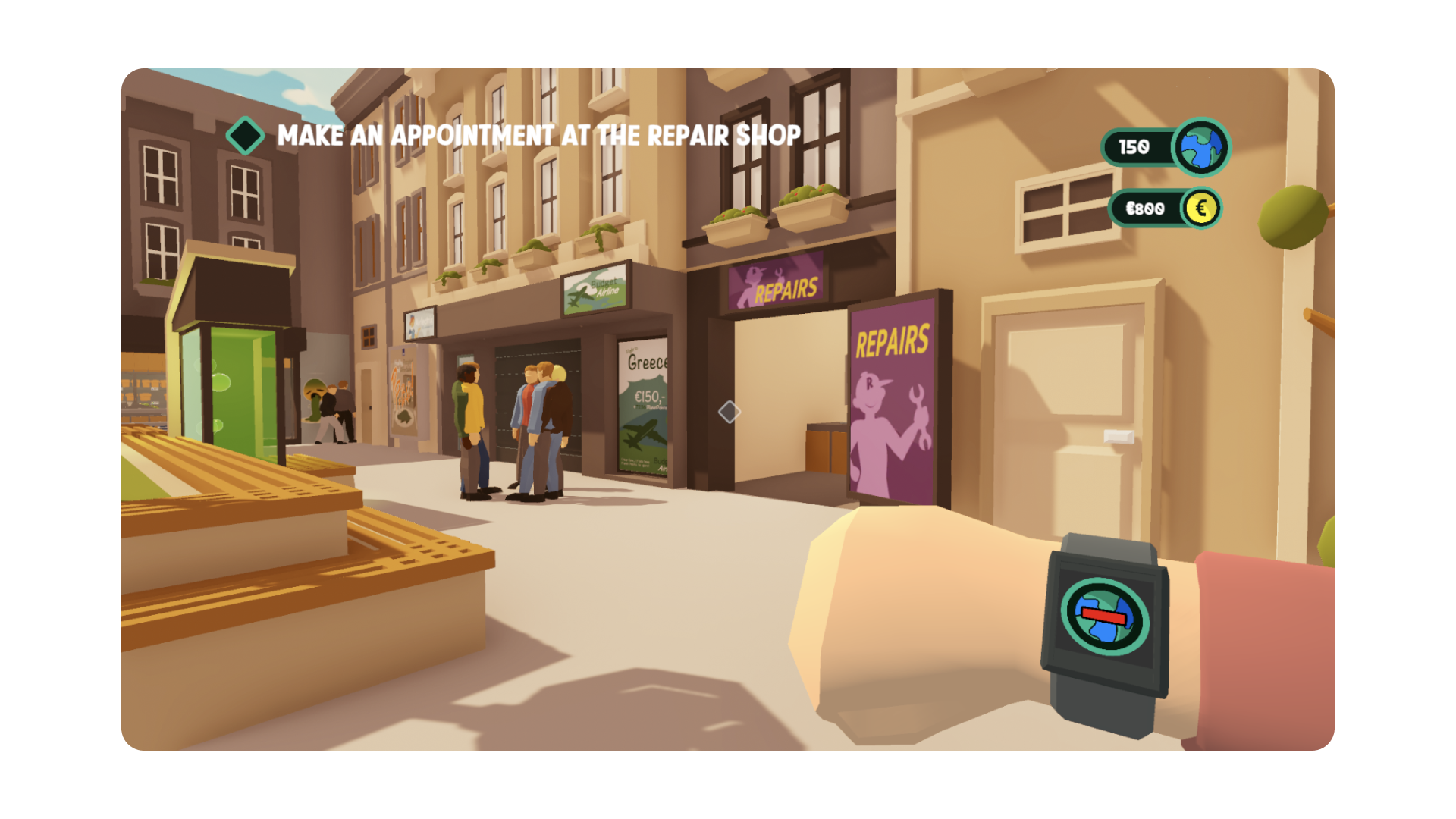Select the green diamond objective marker

tap(245, 136)
